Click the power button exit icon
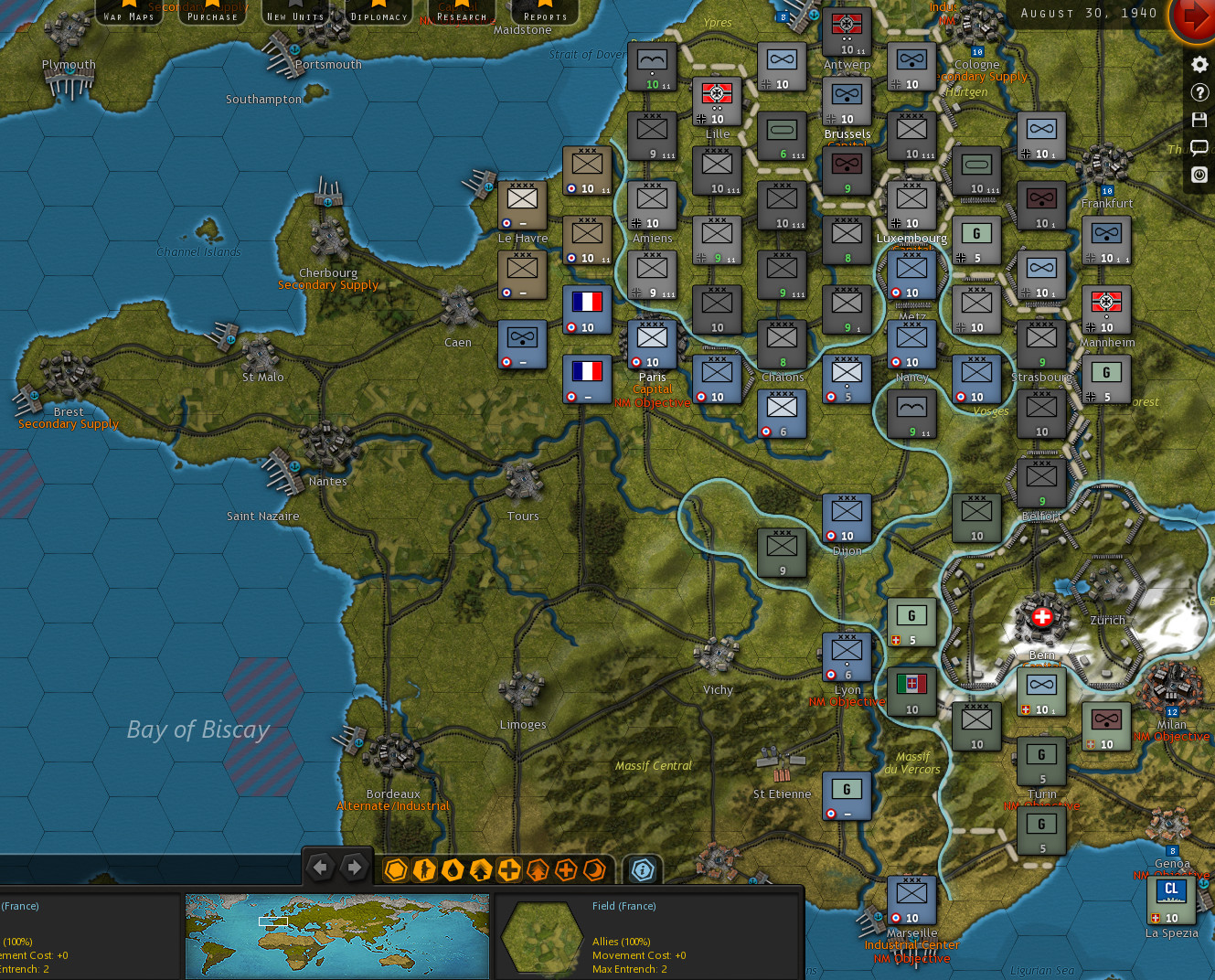1215x980 pixels. [x=1199, y=175]
